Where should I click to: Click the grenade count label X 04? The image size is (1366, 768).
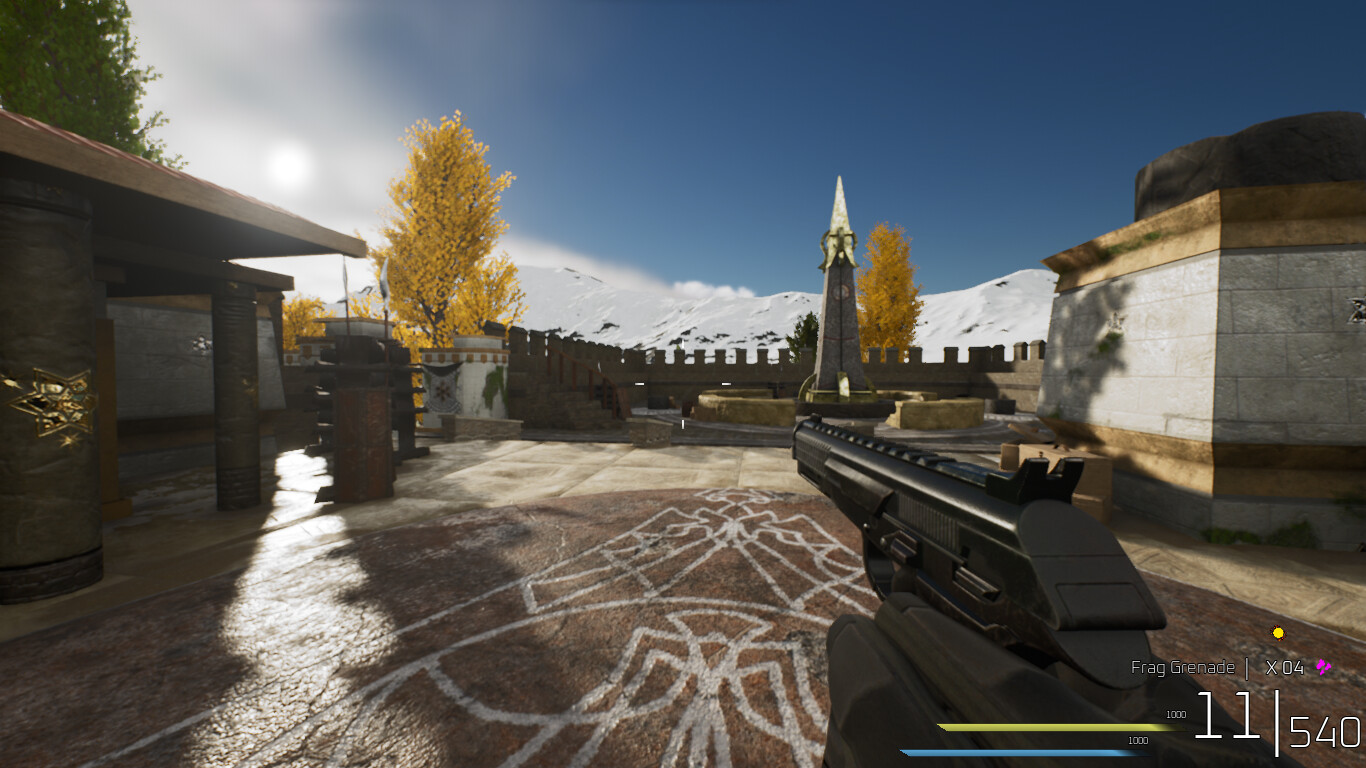pyautogui.click(x=1285, y=667)
